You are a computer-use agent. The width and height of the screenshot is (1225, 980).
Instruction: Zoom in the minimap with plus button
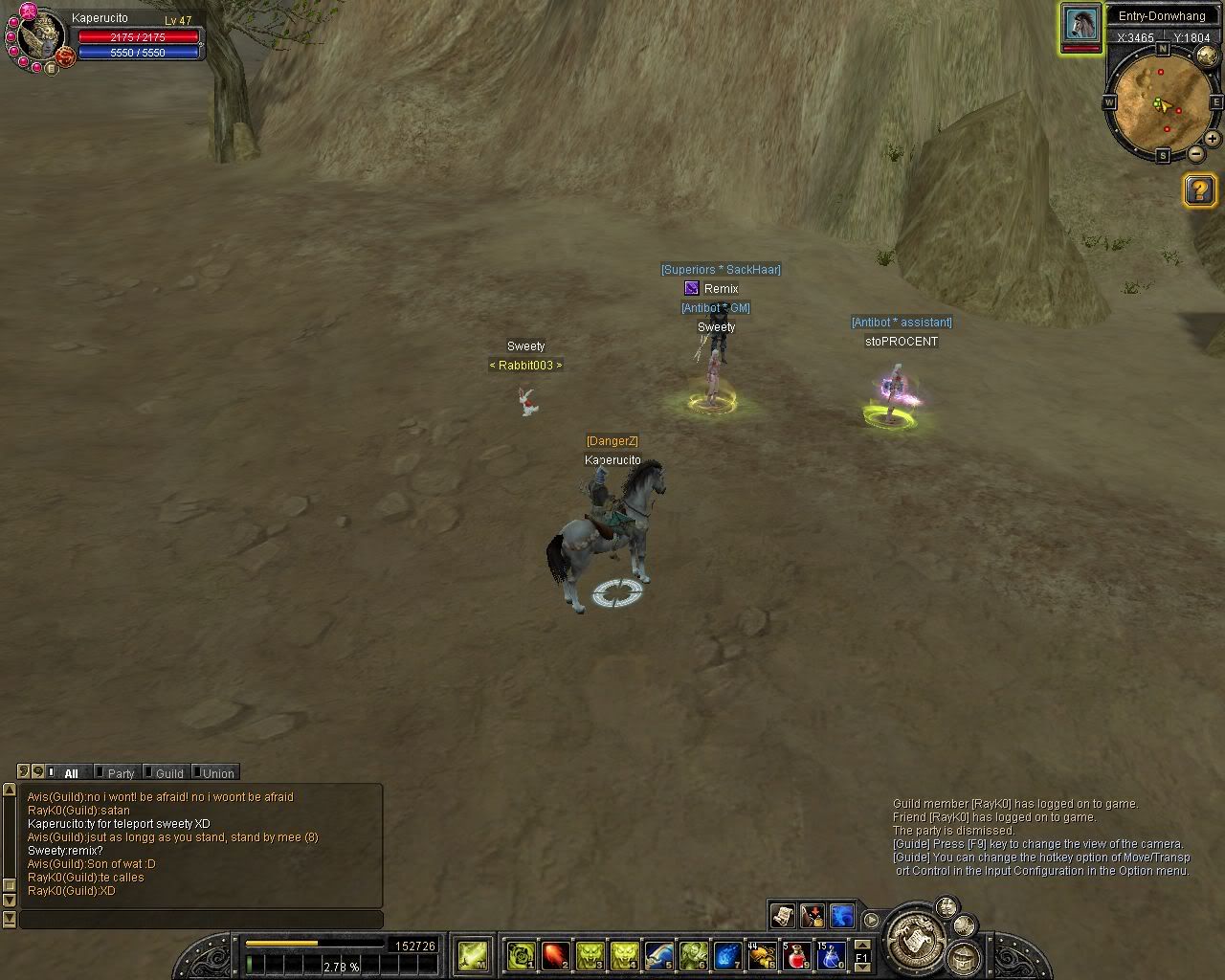(x=1212, y=139)
